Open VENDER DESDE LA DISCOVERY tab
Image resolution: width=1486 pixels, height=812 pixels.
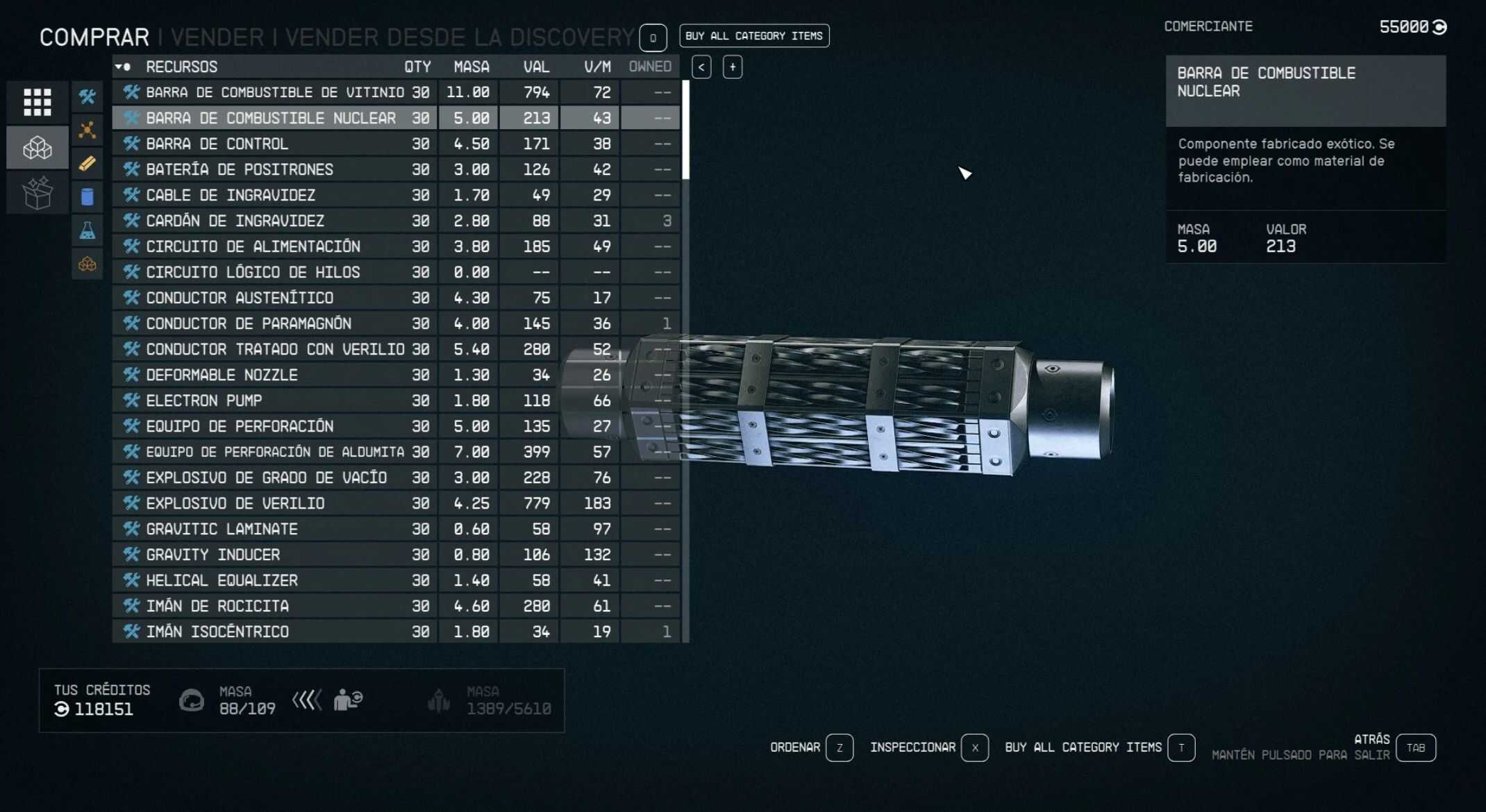(459, 37)
